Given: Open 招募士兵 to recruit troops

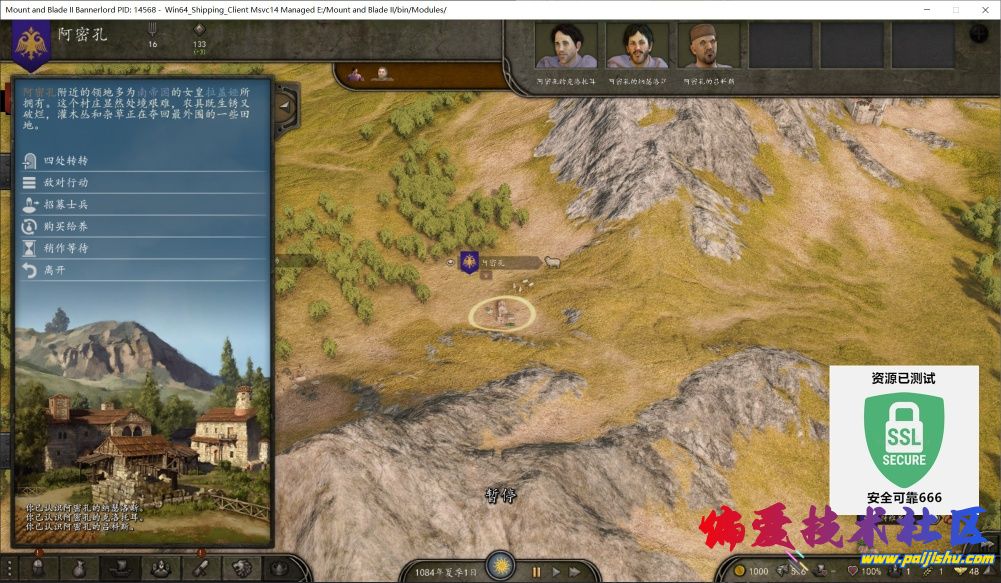Looking at the screenshot, I should pyautogui.click(x=66, y=204).
